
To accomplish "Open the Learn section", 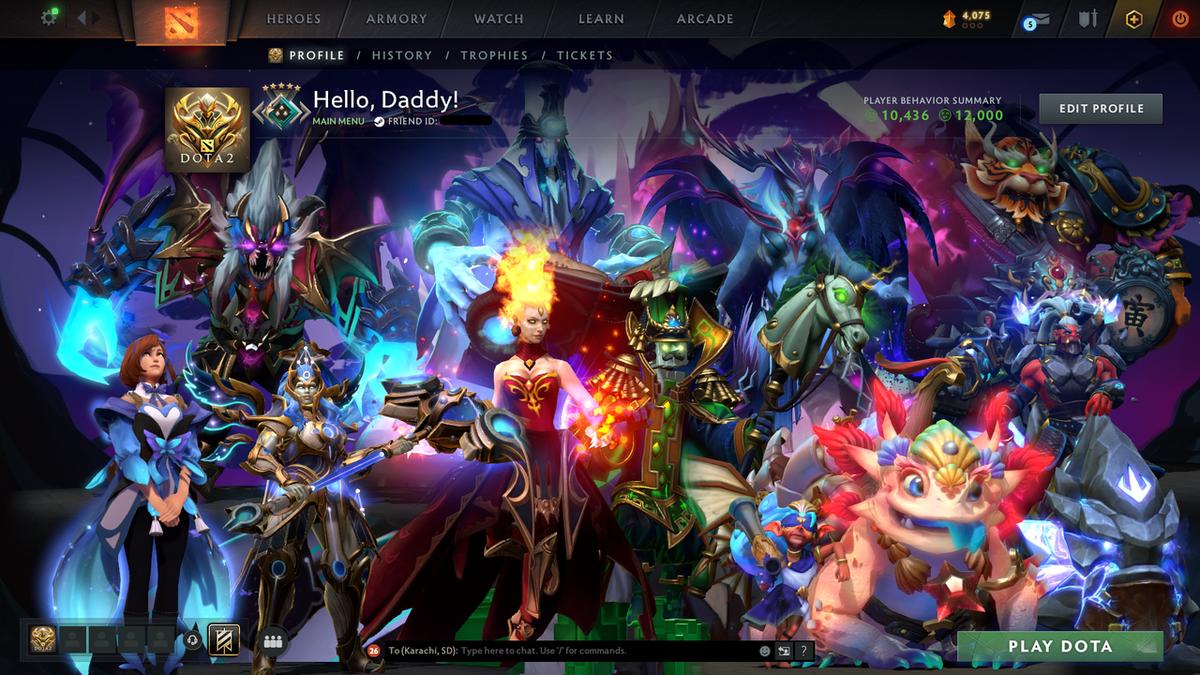I will pyautogui.click(x=601, y=19).
